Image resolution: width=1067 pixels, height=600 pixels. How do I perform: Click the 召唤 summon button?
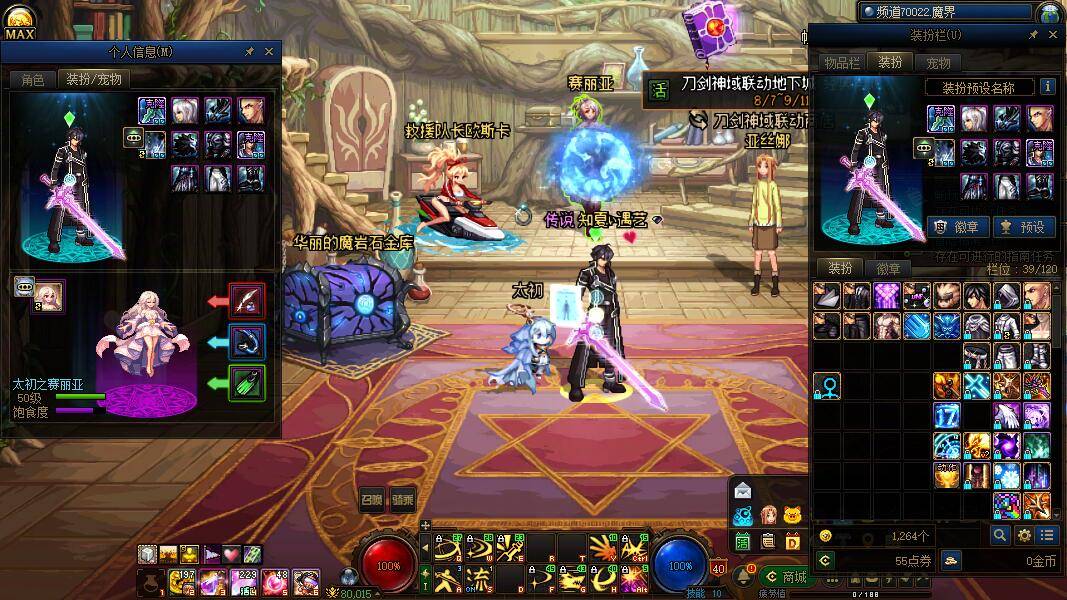[x=372, y=501]
